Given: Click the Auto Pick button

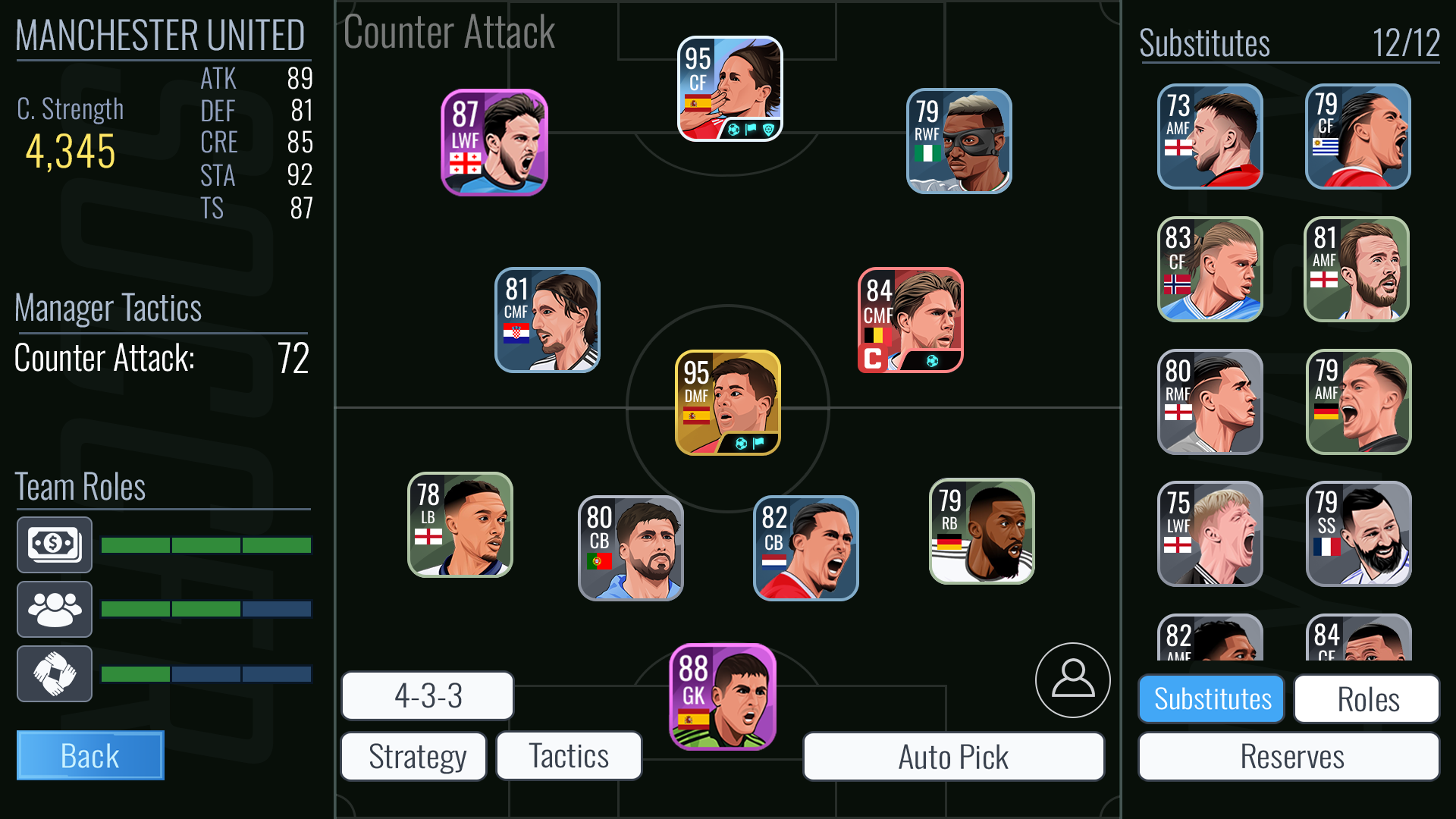Looking at the screenshot, I should (953, 756).
